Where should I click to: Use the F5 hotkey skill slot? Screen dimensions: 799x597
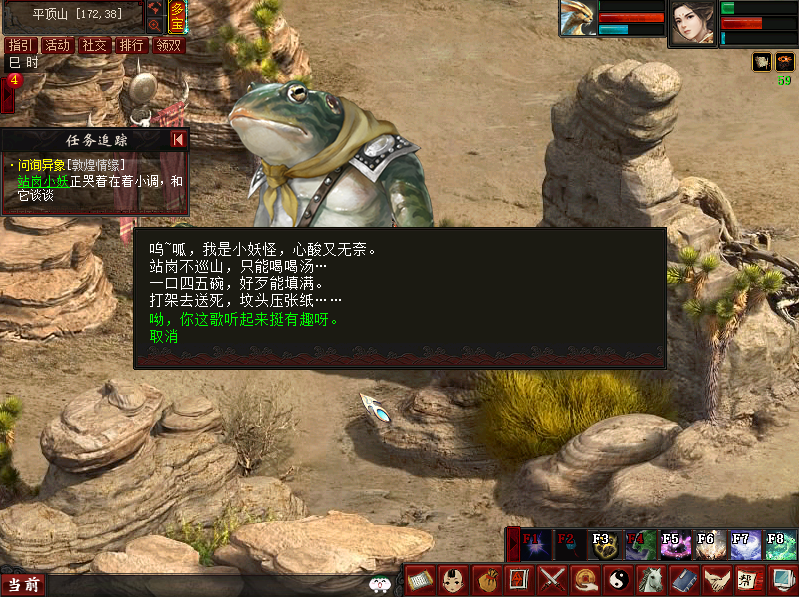coord(674,544)
